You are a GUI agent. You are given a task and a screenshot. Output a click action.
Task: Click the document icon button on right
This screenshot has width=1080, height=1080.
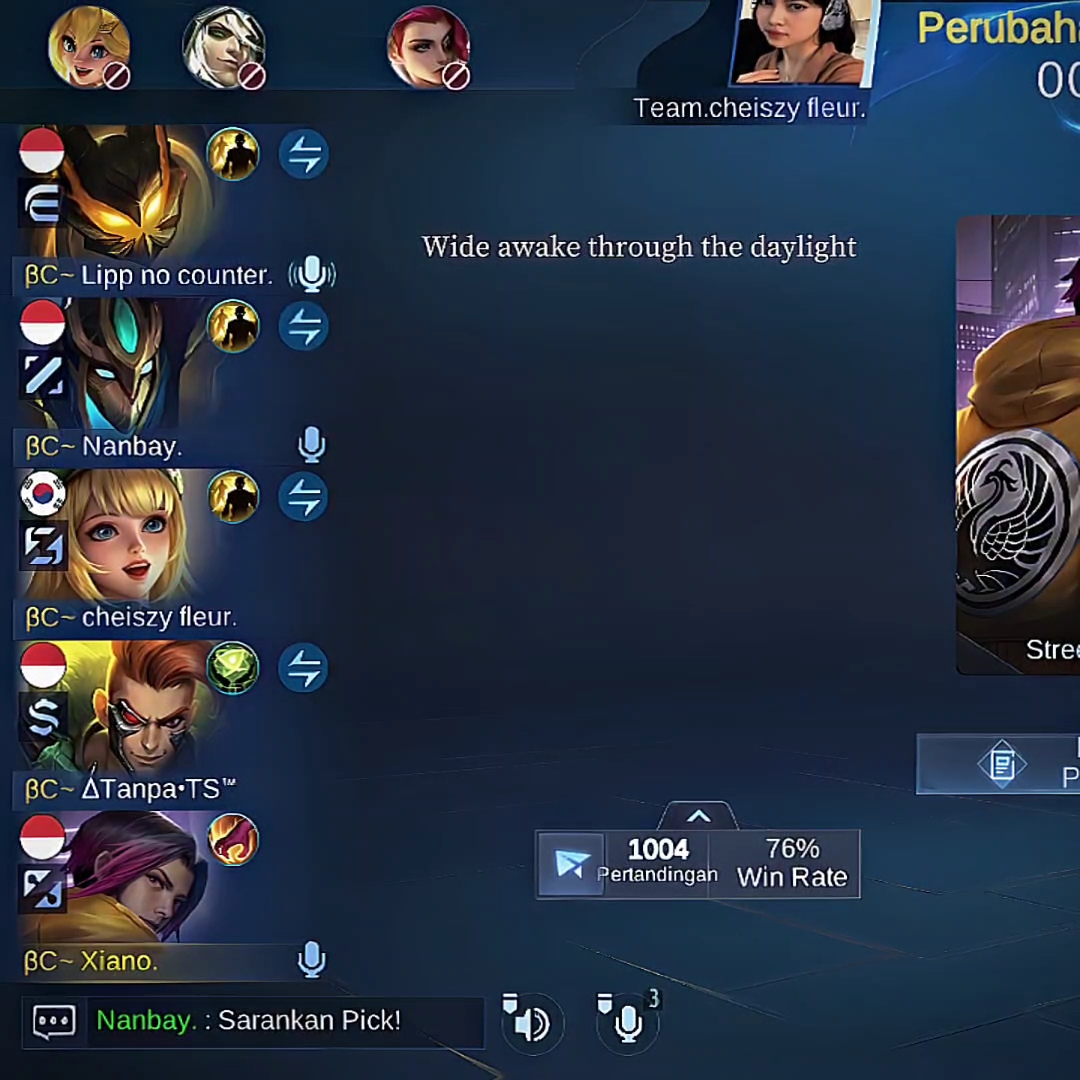click(1001, 765)
